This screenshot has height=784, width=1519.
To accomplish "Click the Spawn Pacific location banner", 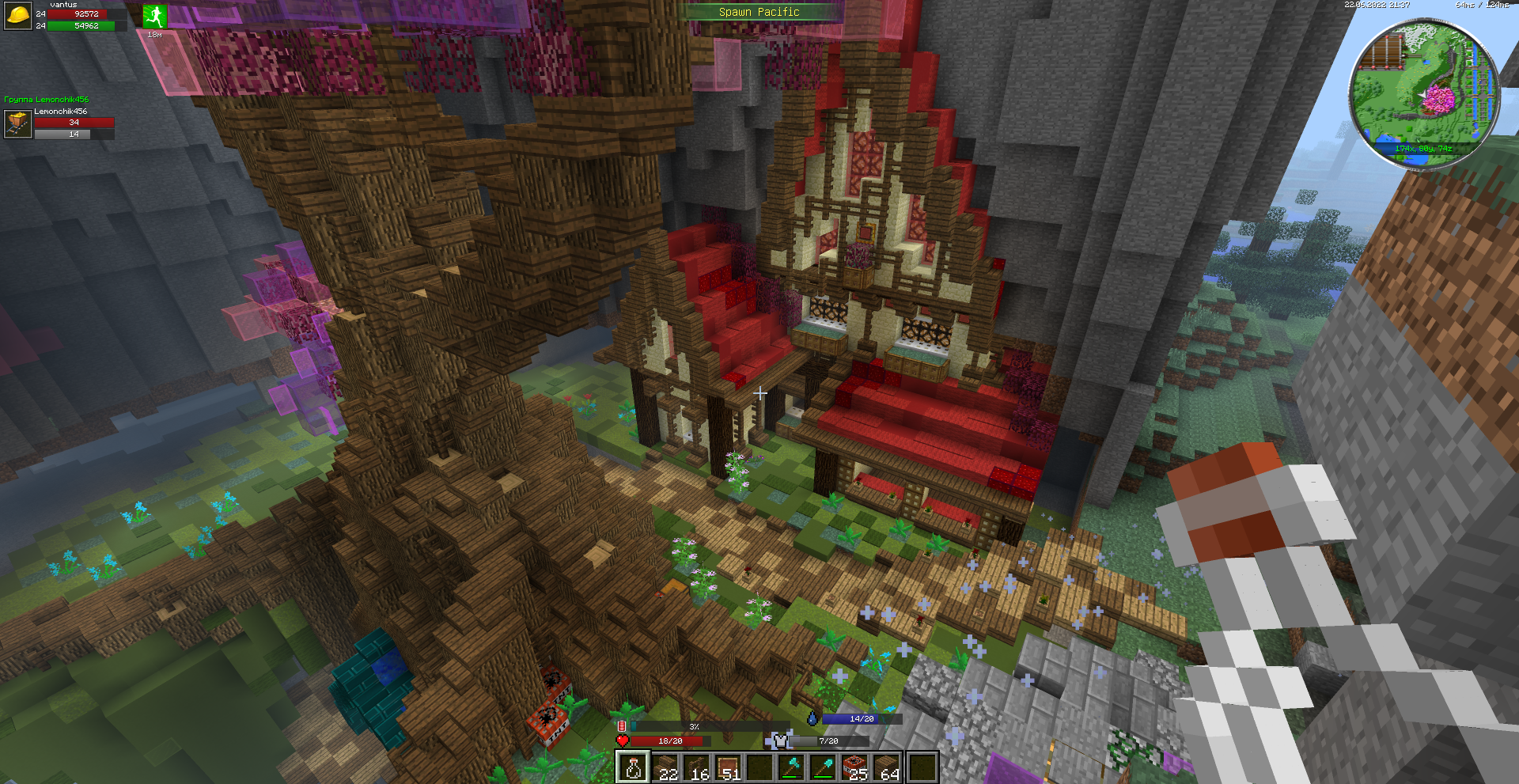I will (x=759, y=12).
